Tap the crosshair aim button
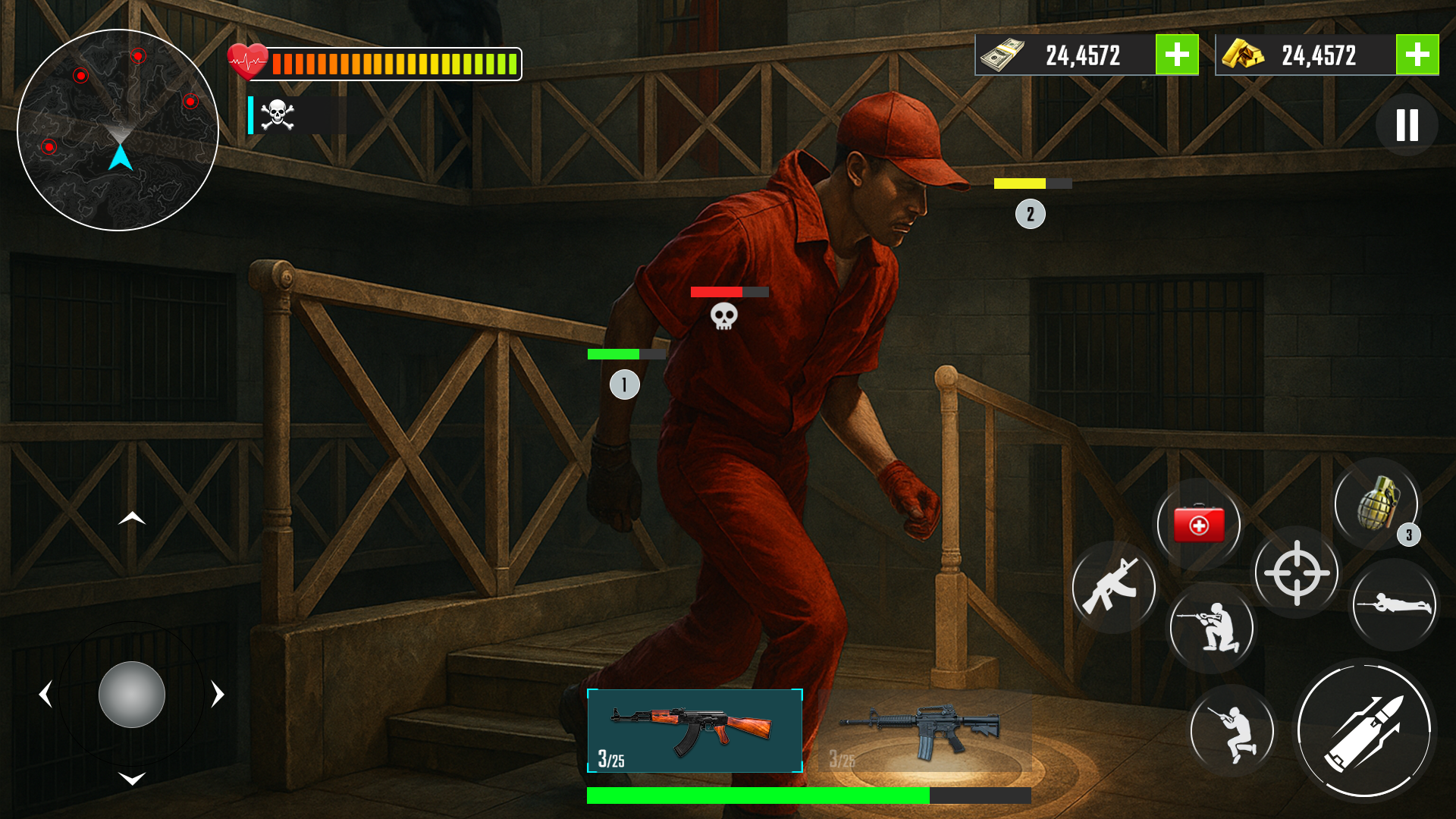 coord(1297,573)
